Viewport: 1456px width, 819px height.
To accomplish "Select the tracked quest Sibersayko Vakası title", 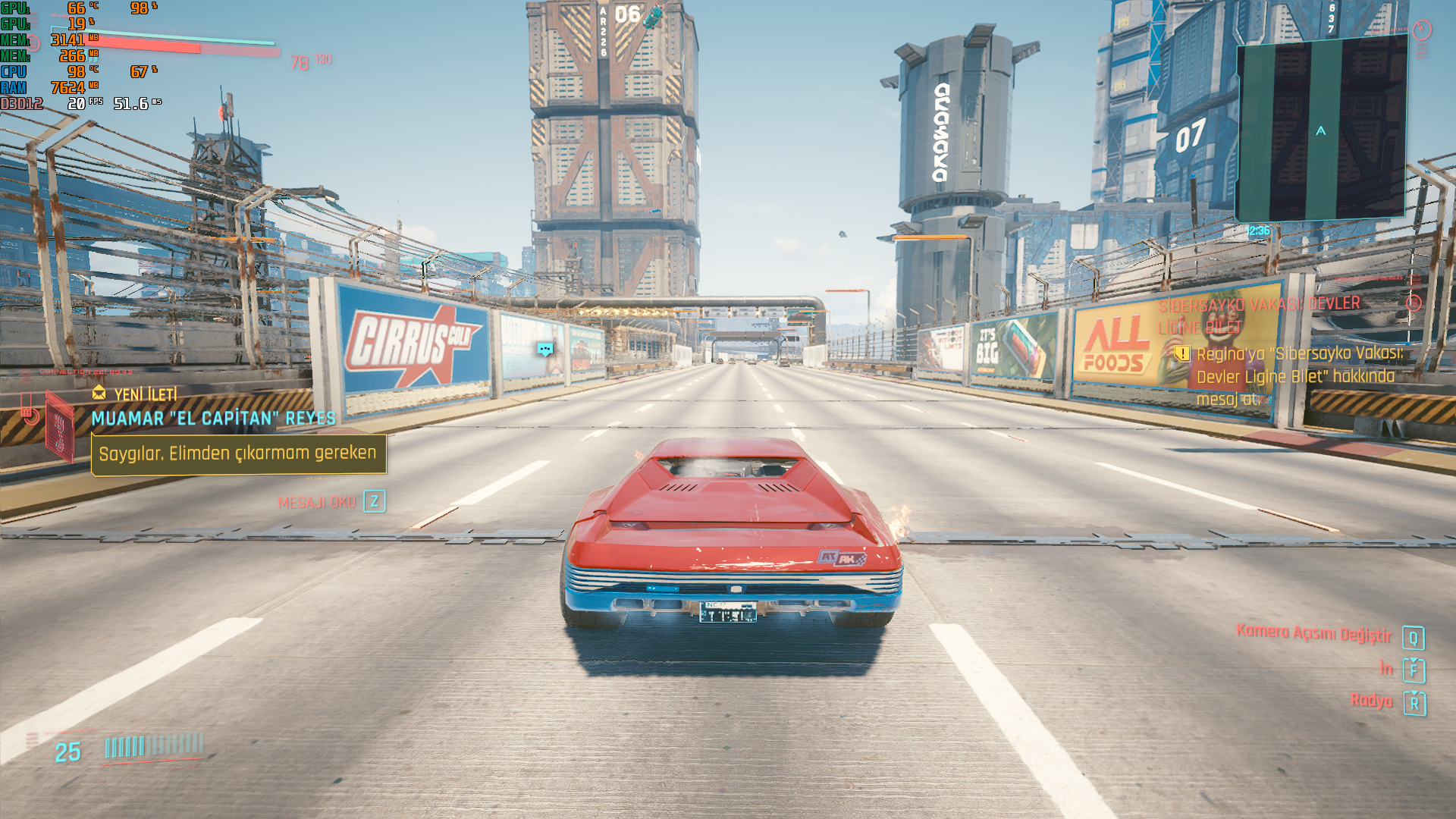I will point(1259,315).
